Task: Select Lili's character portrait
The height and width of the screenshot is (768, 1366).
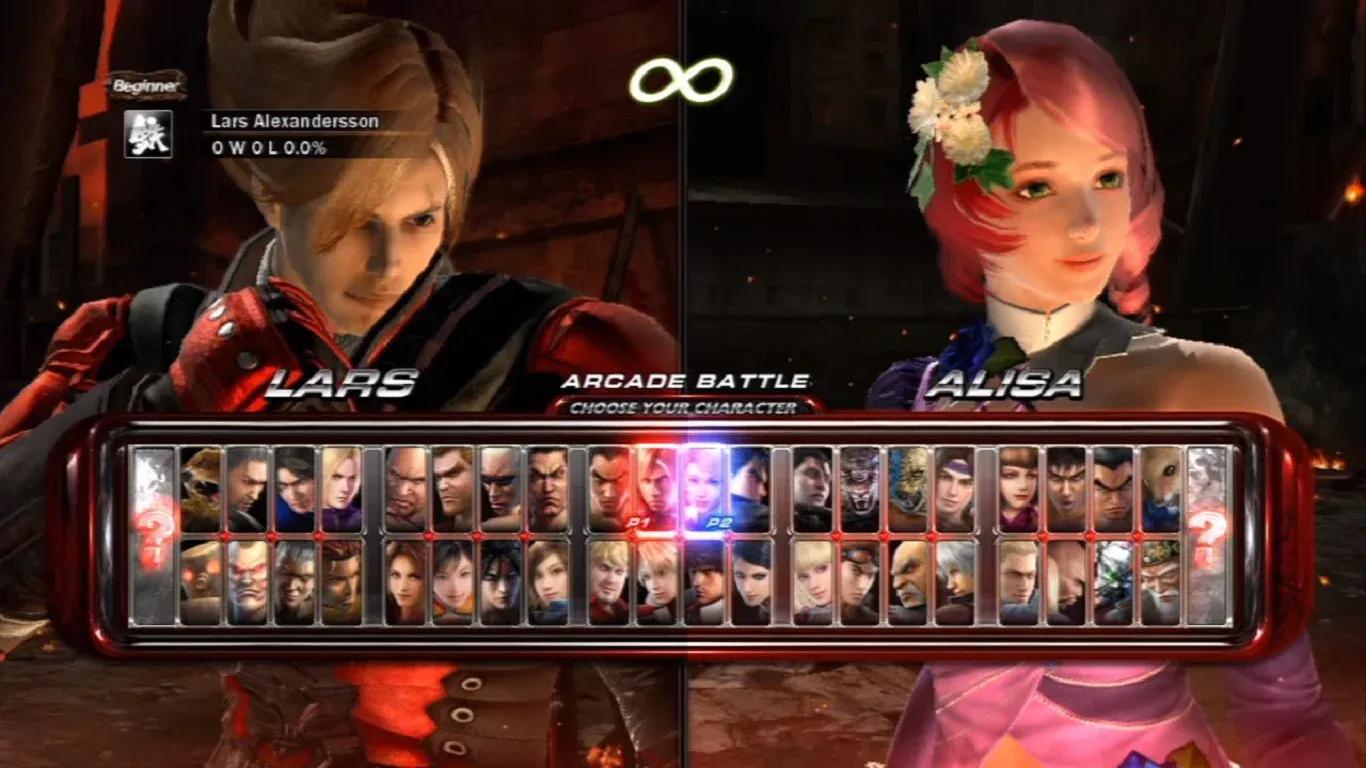Action: point(813,573)
